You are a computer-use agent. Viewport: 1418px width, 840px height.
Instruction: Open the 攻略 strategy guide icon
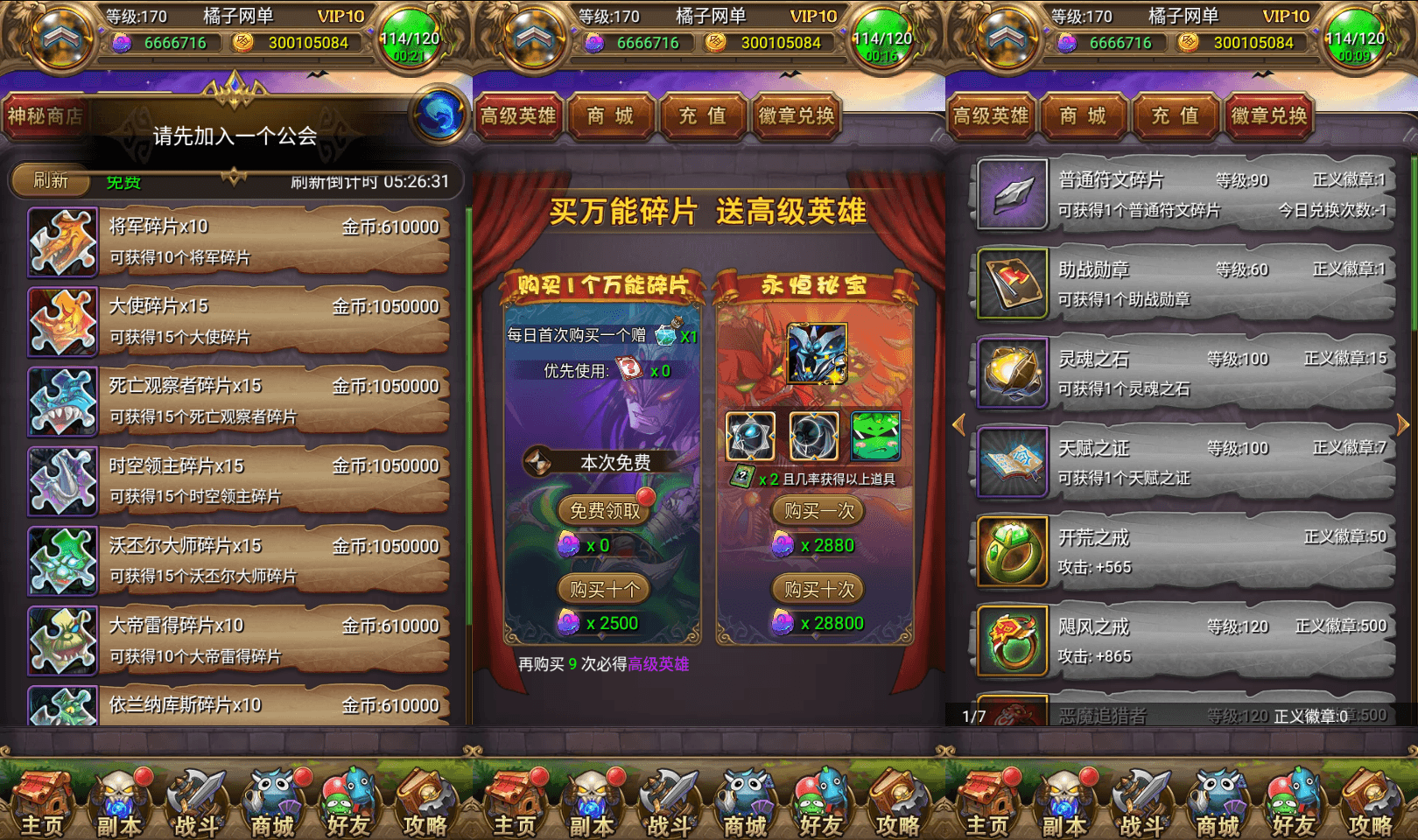click(x=425, y=801)
